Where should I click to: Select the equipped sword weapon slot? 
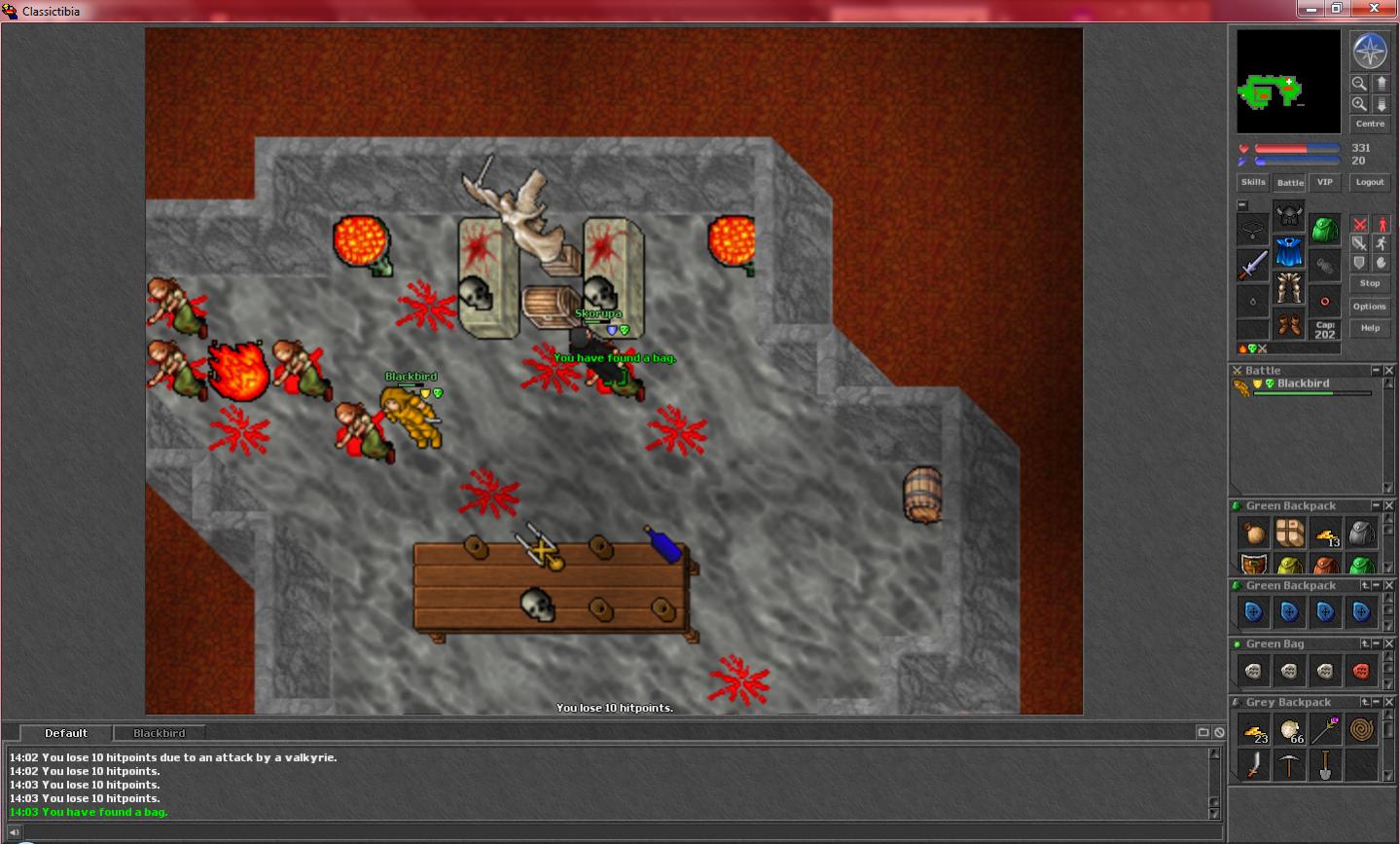point(1253,265)
